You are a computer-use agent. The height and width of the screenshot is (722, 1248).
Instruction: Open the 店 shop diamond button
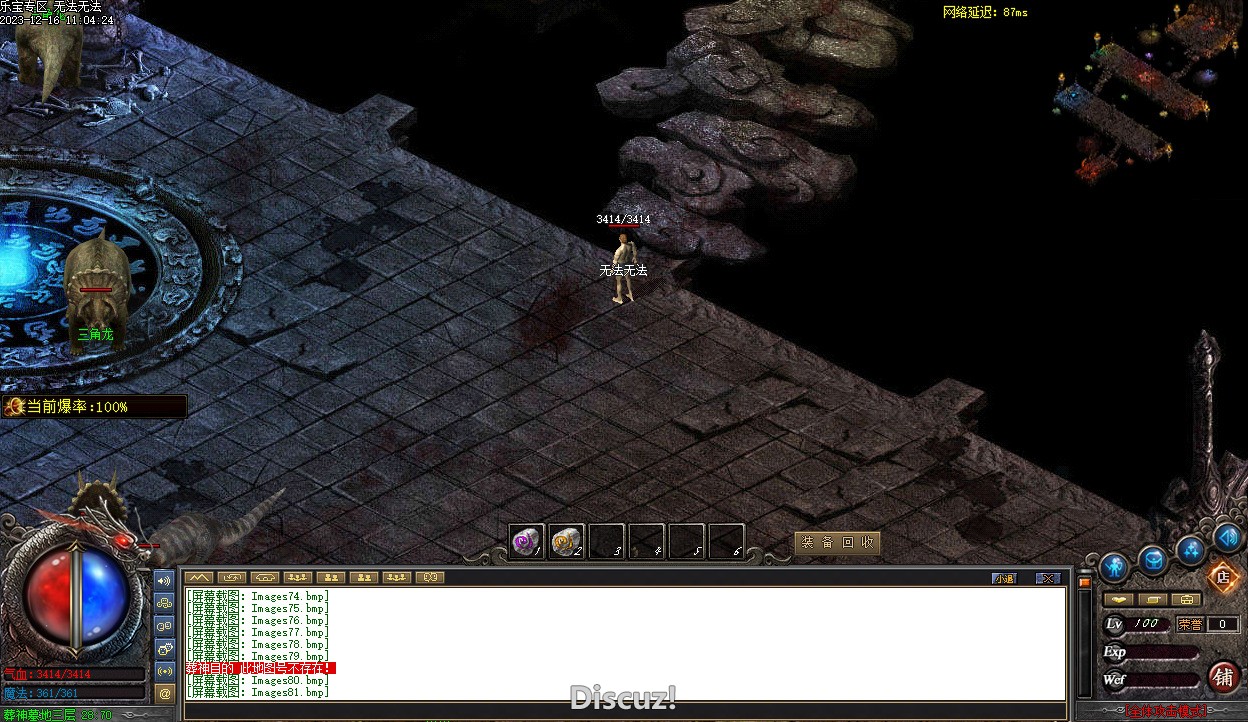pos(1221,576)
